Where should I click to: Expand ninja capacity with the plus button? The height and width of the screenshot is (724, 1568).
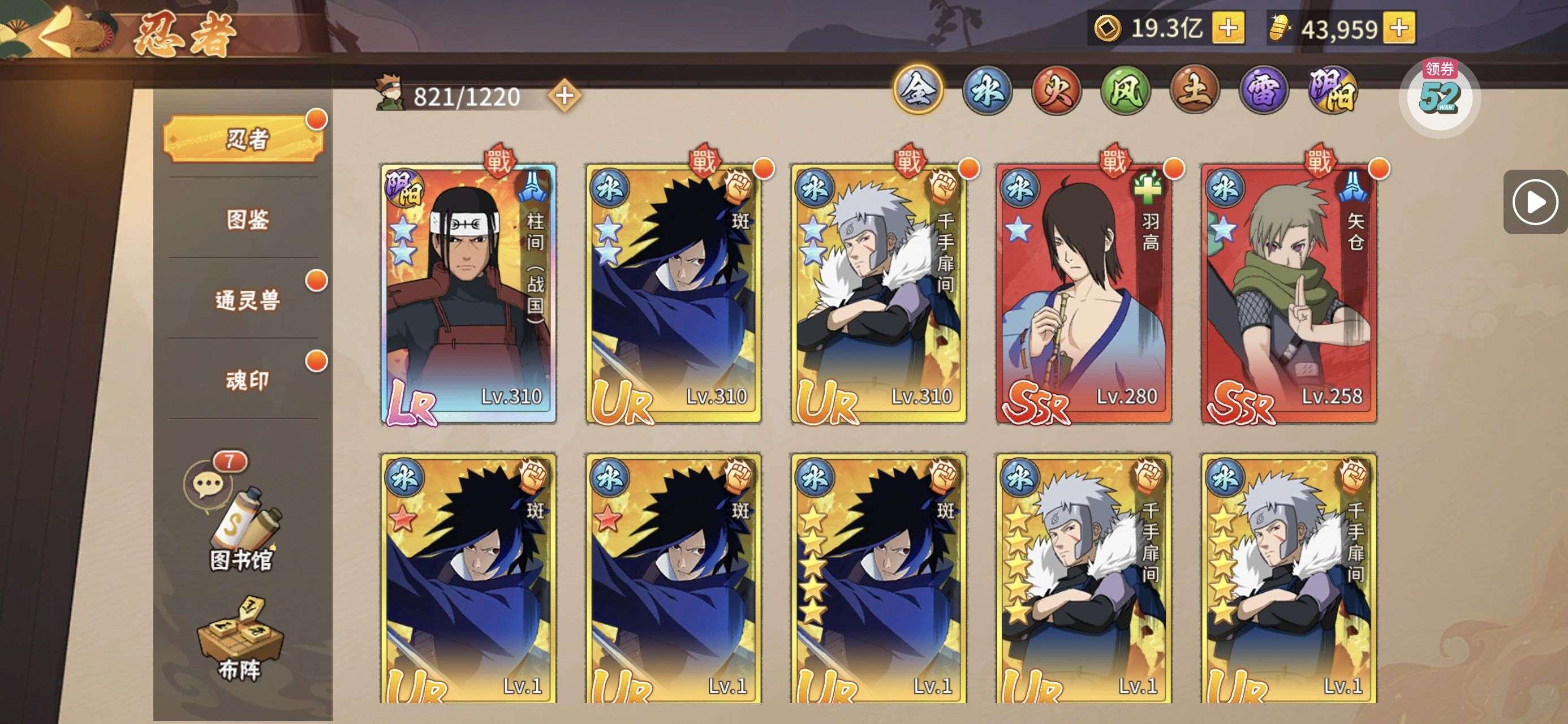coord(565,96)
